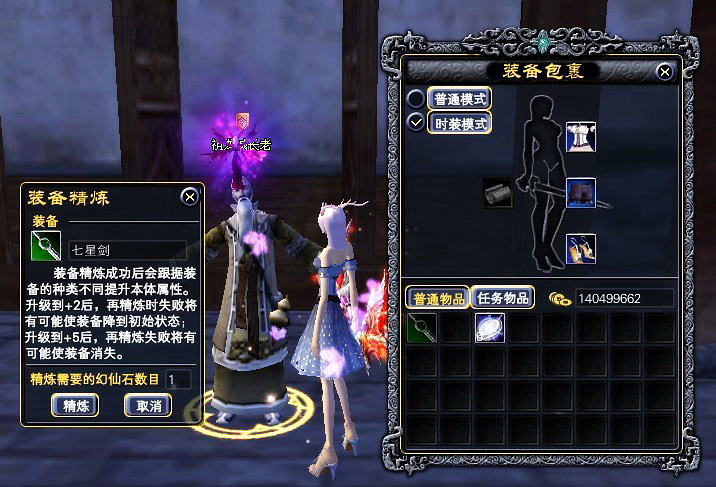Select the 时装模式 fashion mode option
This screenshot has height=487, width=716.
[x=417, y=123]
